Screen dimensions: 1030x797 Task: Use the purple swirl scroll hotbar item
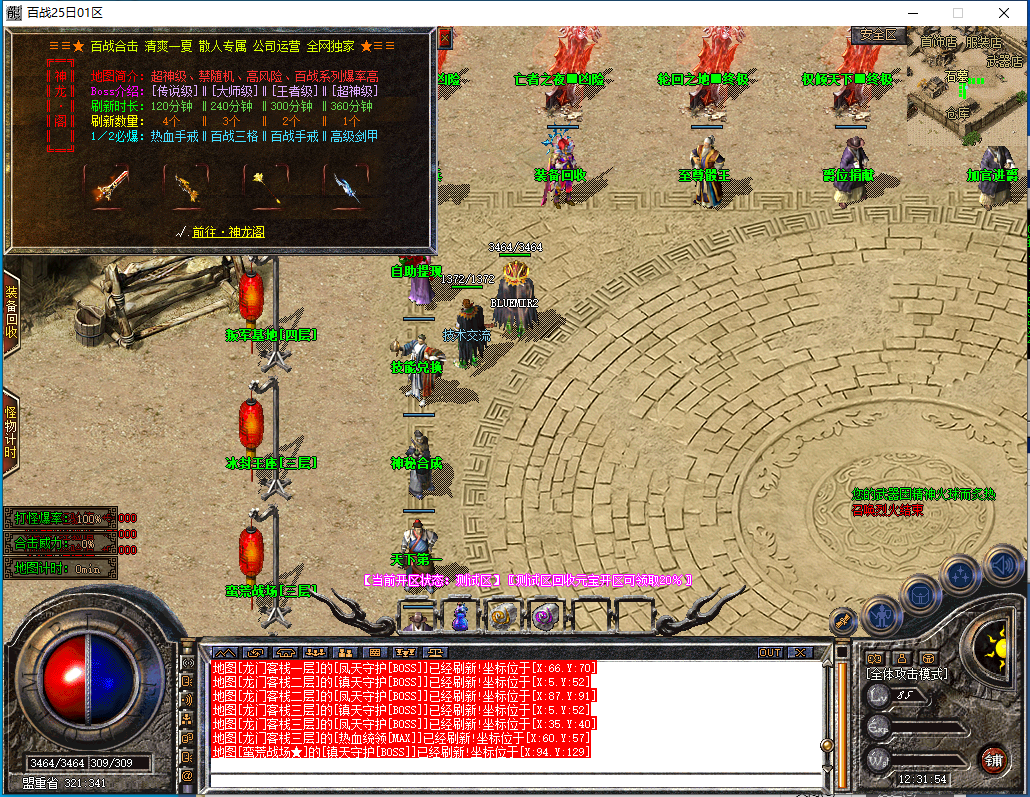(545, 616)
